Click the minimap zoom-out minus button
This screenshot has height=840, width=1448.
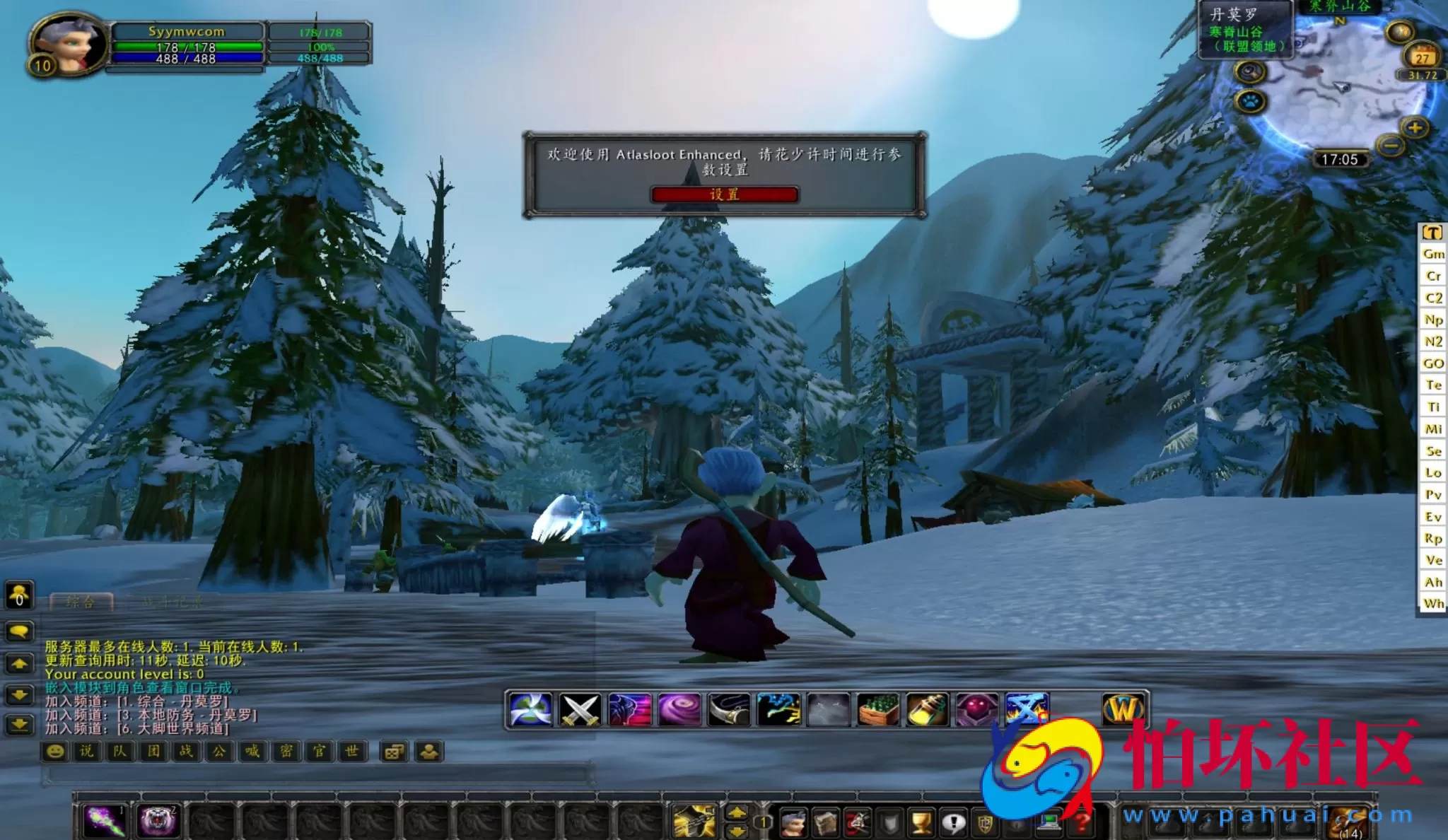click(1391, 146)
